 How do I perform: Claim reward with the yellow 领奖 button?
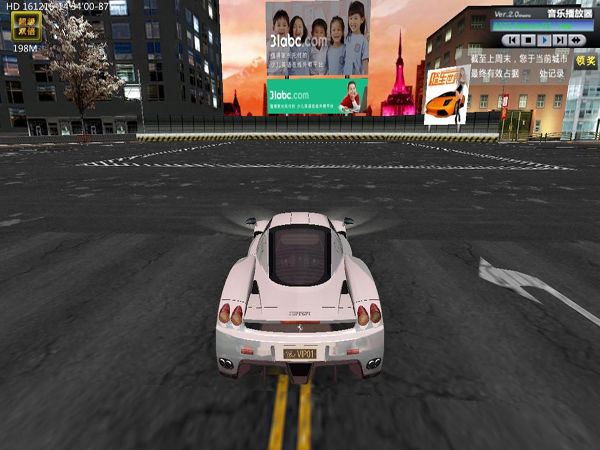pos(584,60)
